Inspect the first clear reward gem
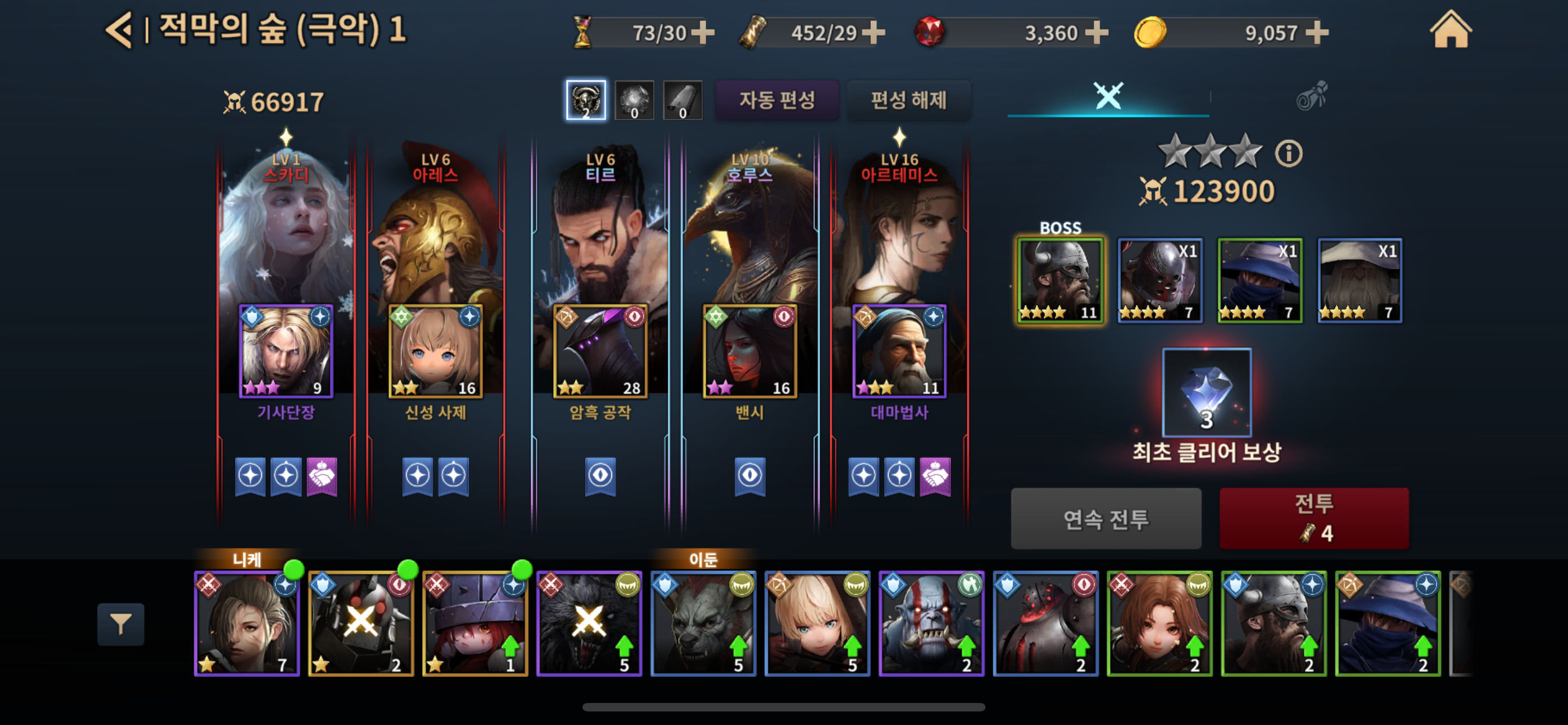1568x725 pixels. [x=1206, y=392]
